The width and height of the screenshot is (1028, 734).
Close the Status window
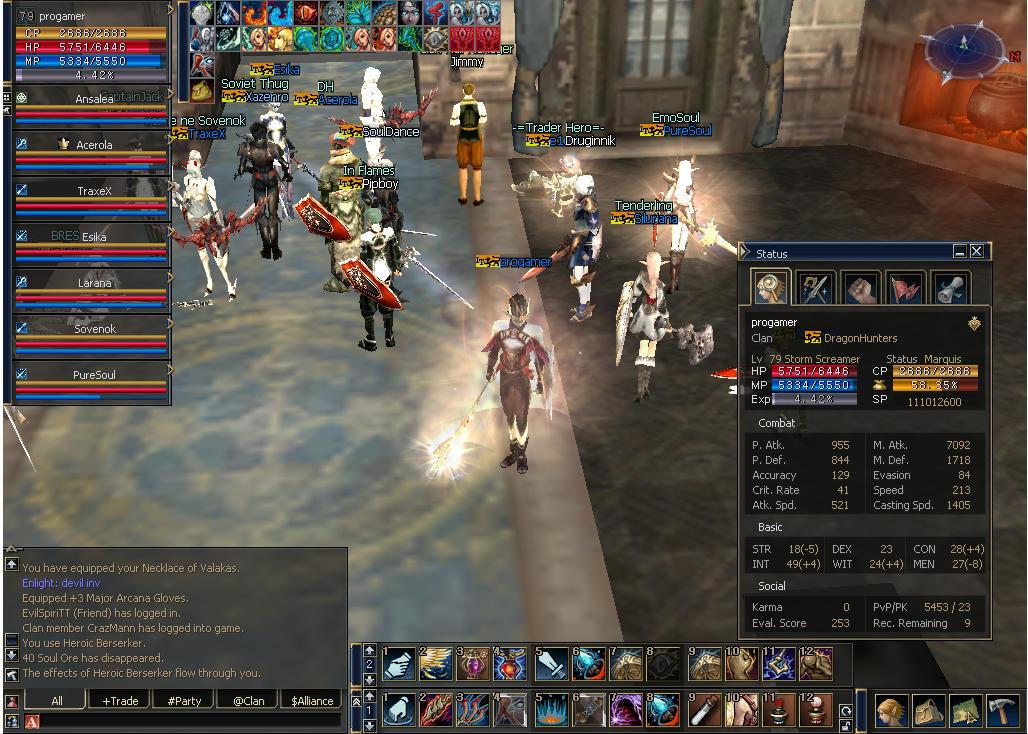[976, 252]
